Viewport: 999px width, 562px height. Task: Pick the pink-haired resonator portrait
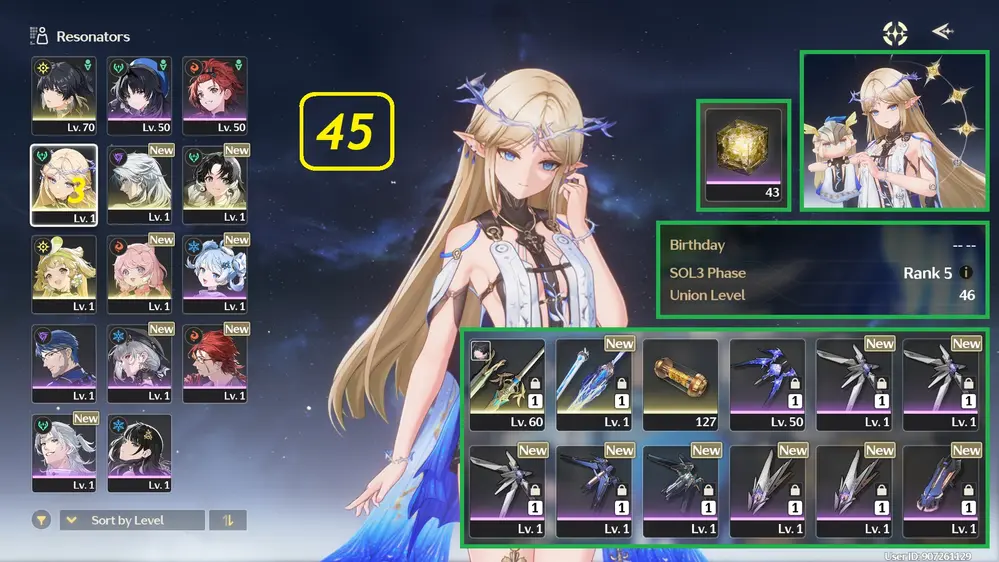[x=139, y=274]
